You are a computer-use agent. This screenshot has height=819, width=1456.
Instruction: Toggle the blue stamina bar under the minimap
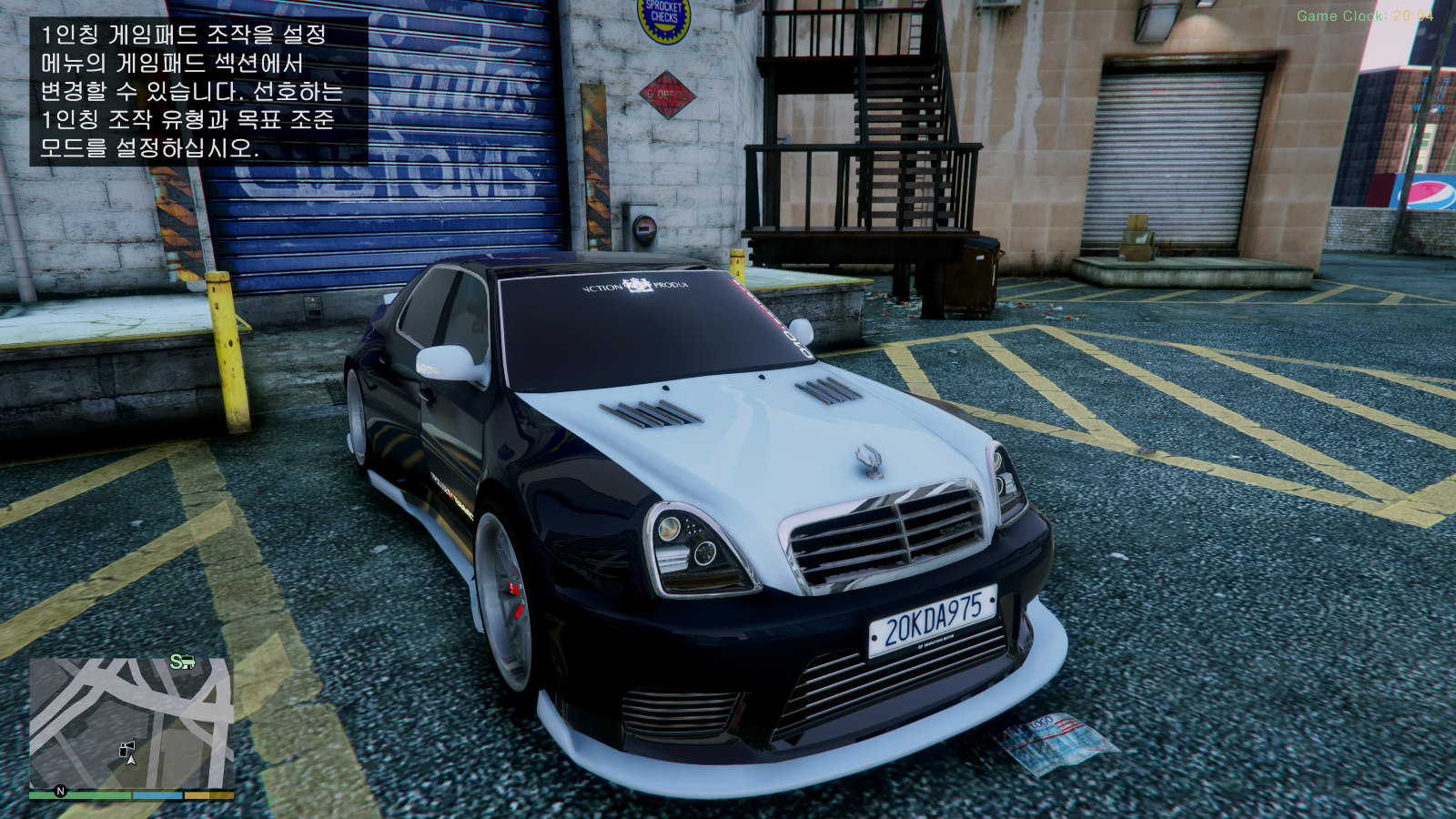click(157, 795)
